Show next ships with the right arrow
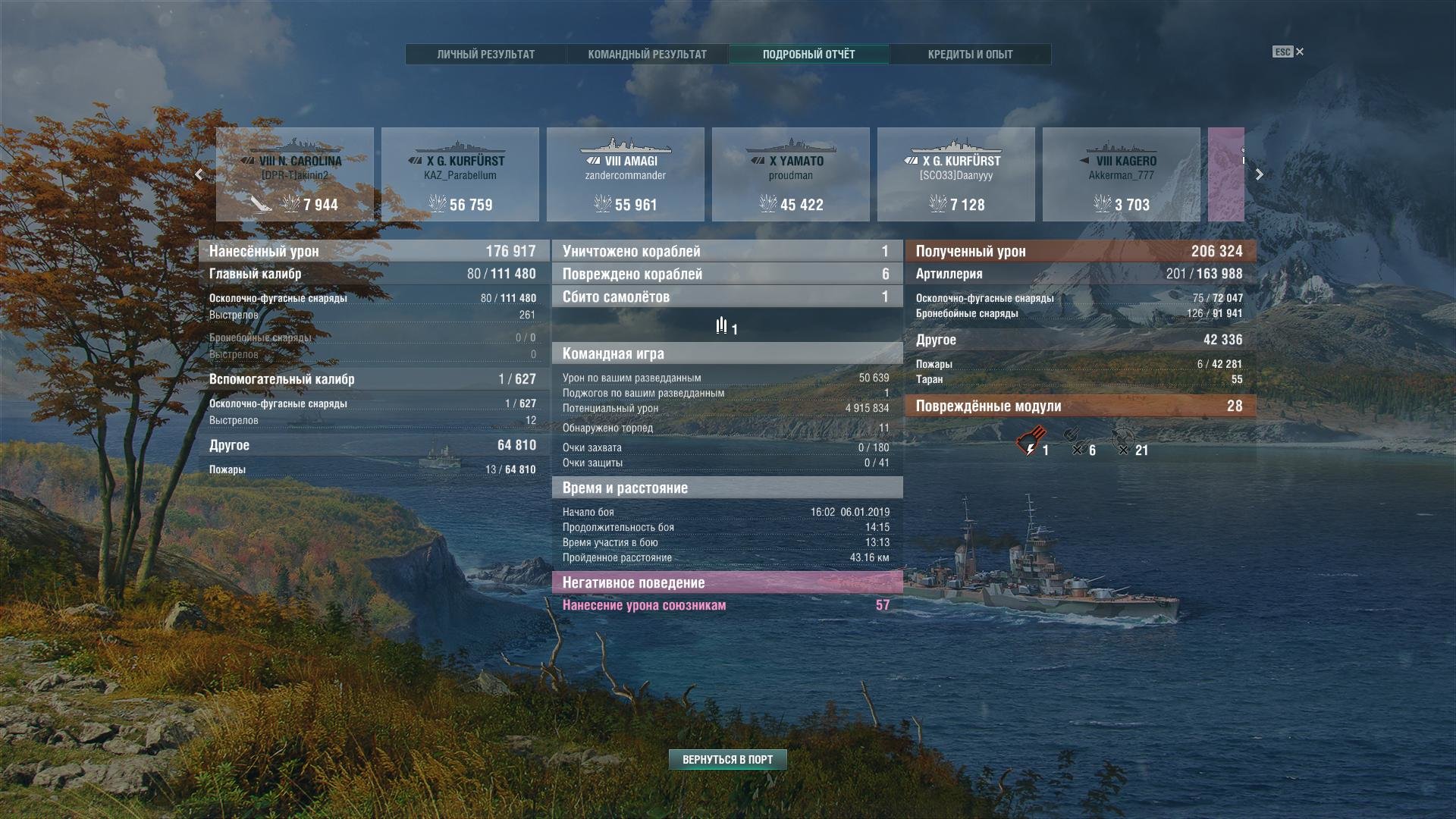The width and height of the screenshot is (1456, 819). coord(1259,174)
